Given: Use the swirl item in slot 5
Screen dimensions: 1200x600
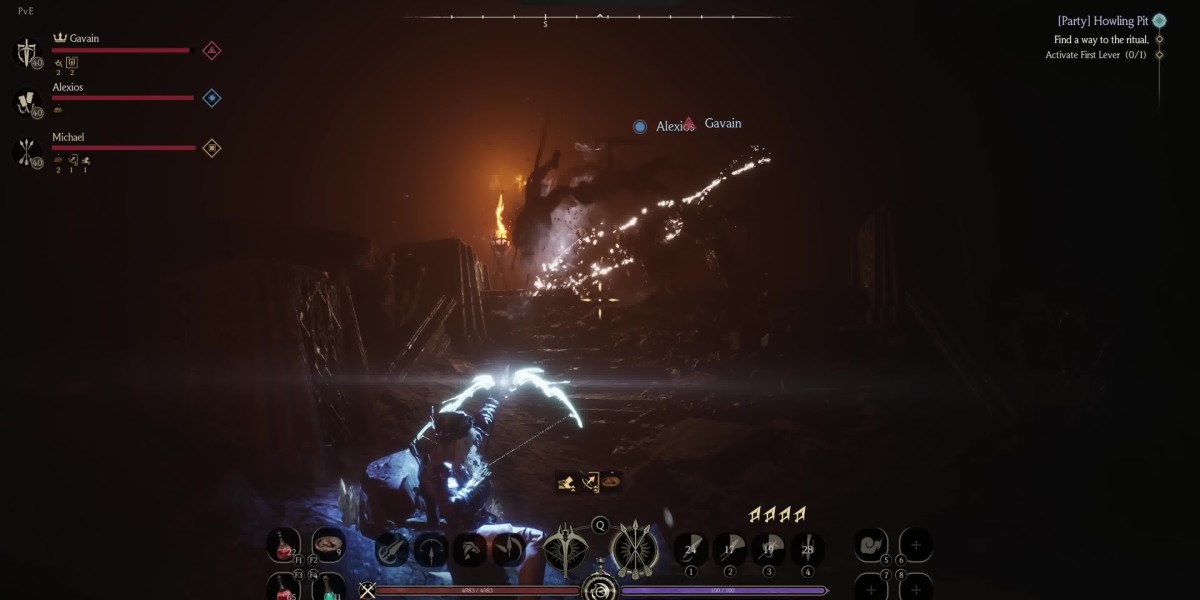Looking at the screenshot, I should point(871,545).
